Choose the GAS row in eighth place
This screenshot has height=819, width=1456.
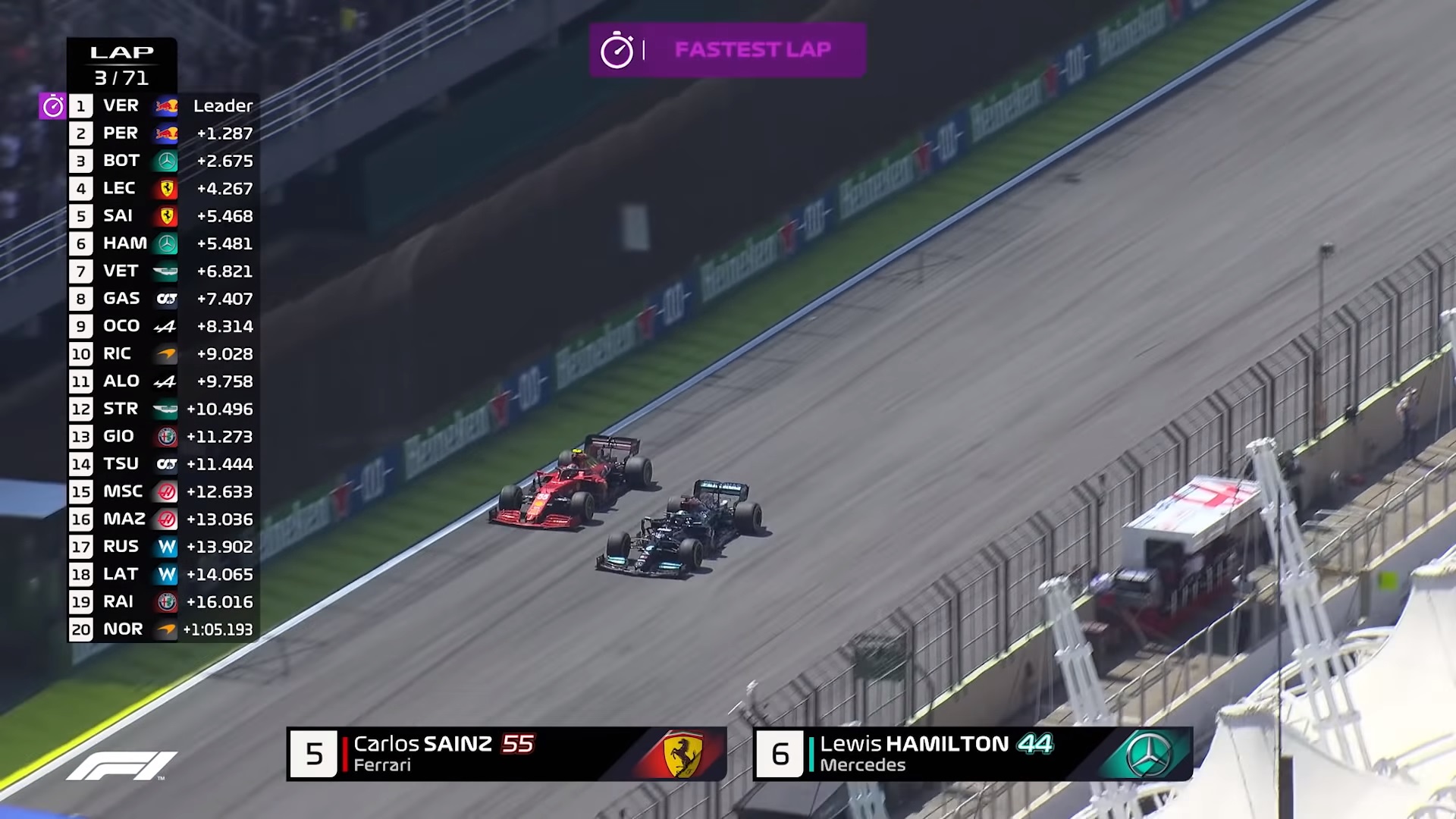[163, 299]
